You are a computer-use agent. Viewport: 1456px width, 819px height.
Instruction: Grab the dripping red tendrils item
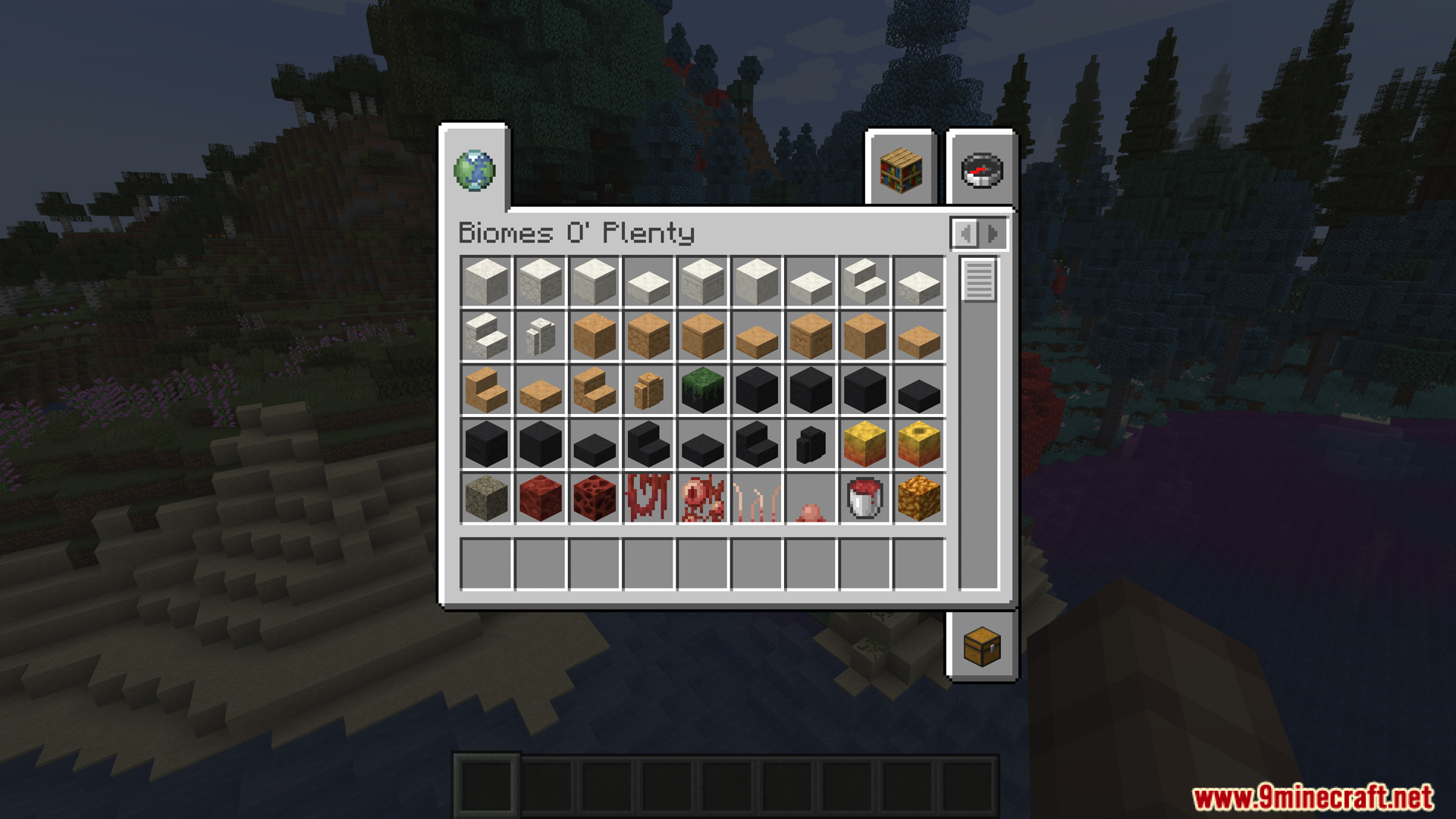click(x=648, y=498)
